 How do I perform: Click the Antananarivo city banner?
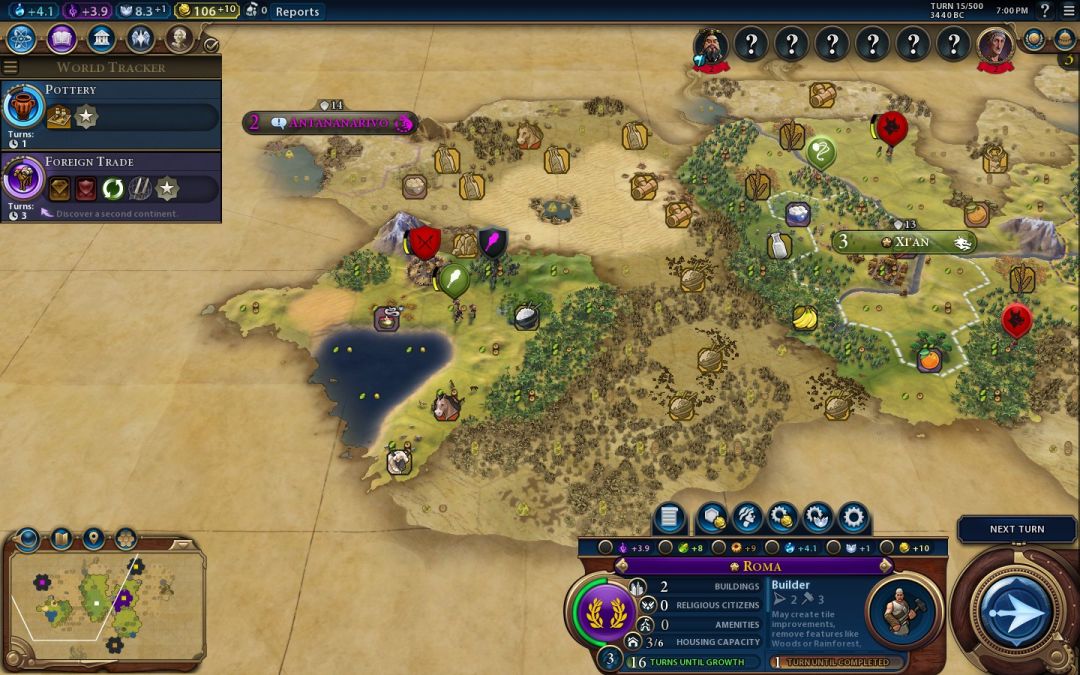point(330,123)
